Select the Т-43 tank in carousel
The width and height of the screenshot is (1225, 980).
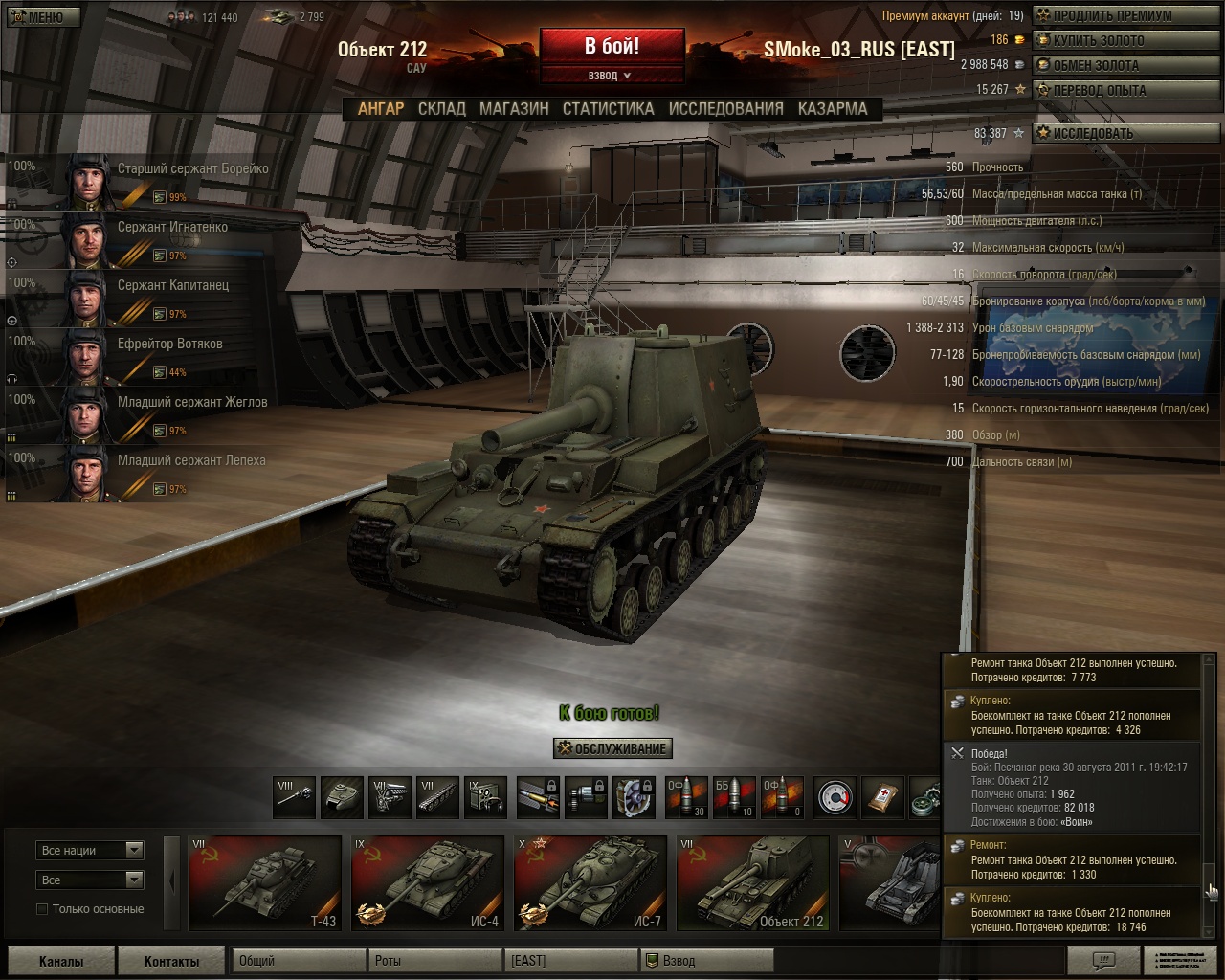coord(265,883)
